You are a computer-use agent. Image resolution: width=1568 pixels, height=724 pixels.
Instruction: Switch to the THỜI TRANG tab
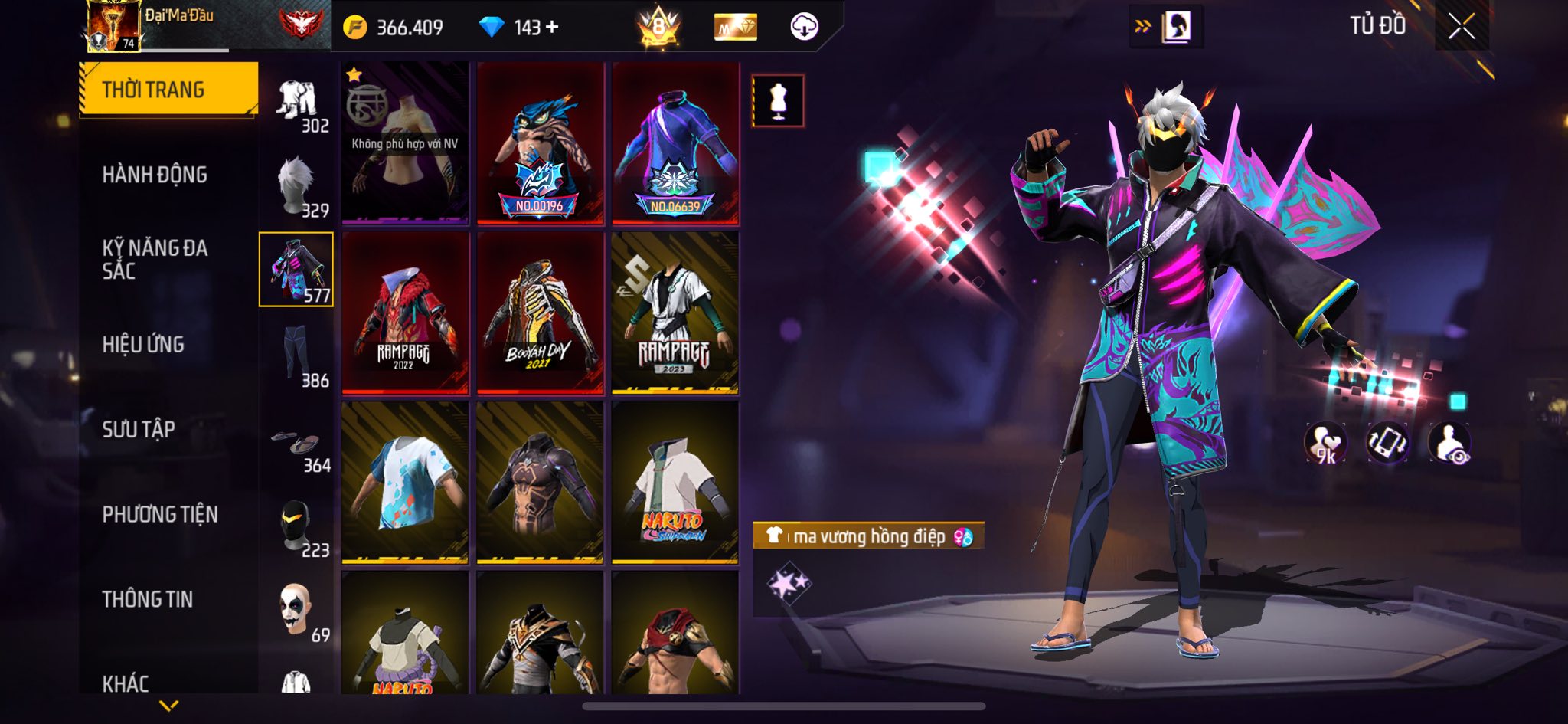pyautogui.click(x=168, y=90)
